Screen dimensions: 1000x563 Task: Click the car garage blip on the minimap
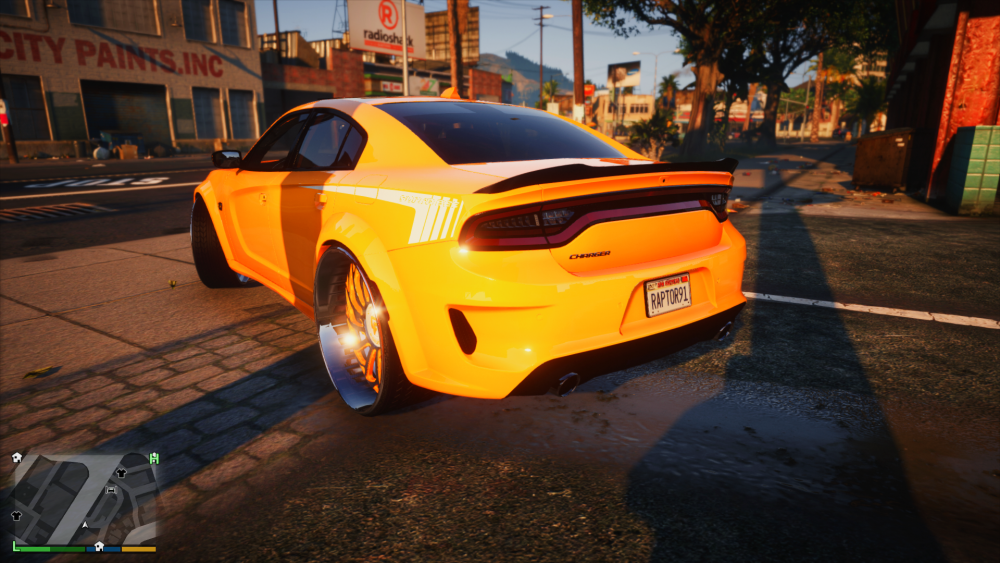[111, 490]
